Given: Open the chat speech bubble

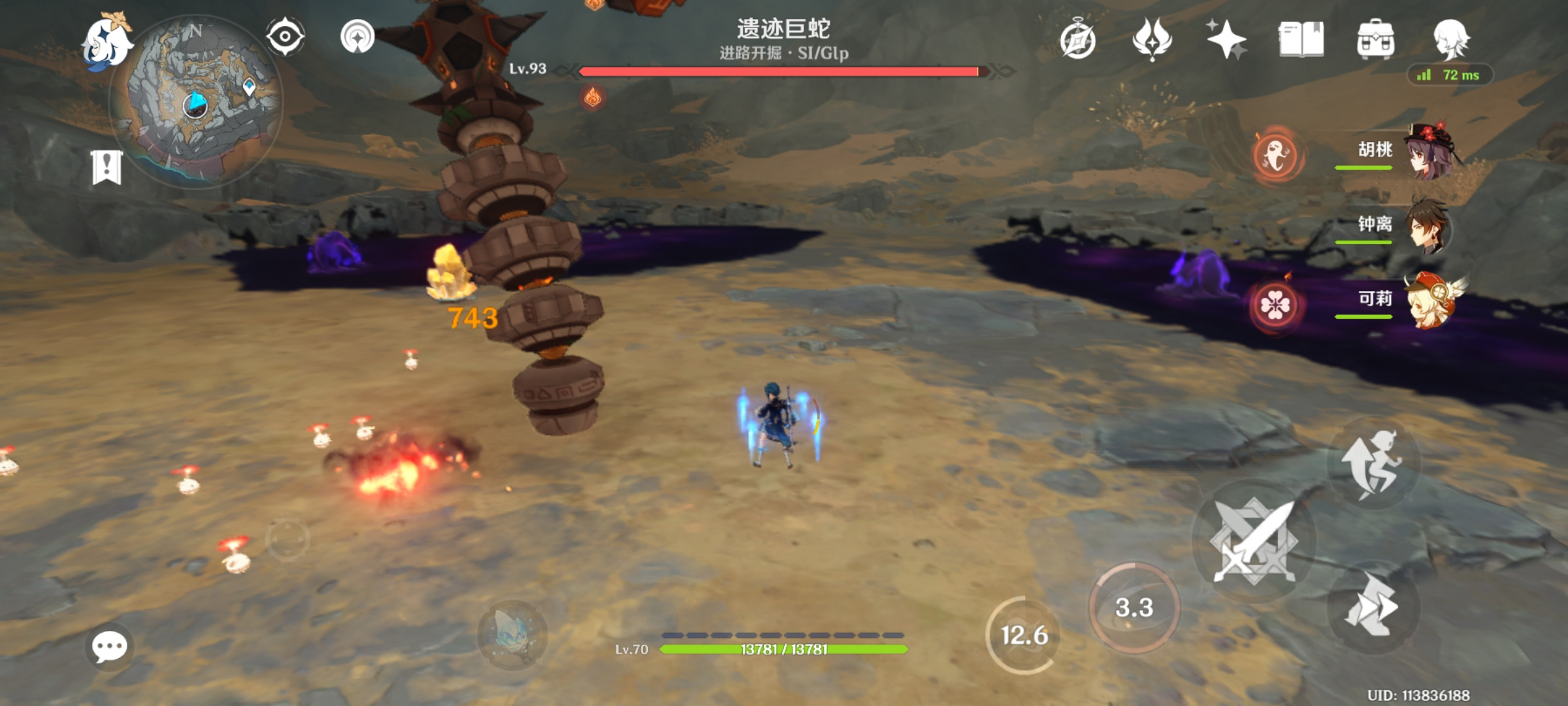Looking at the screenshot, I should pos(109,647).
